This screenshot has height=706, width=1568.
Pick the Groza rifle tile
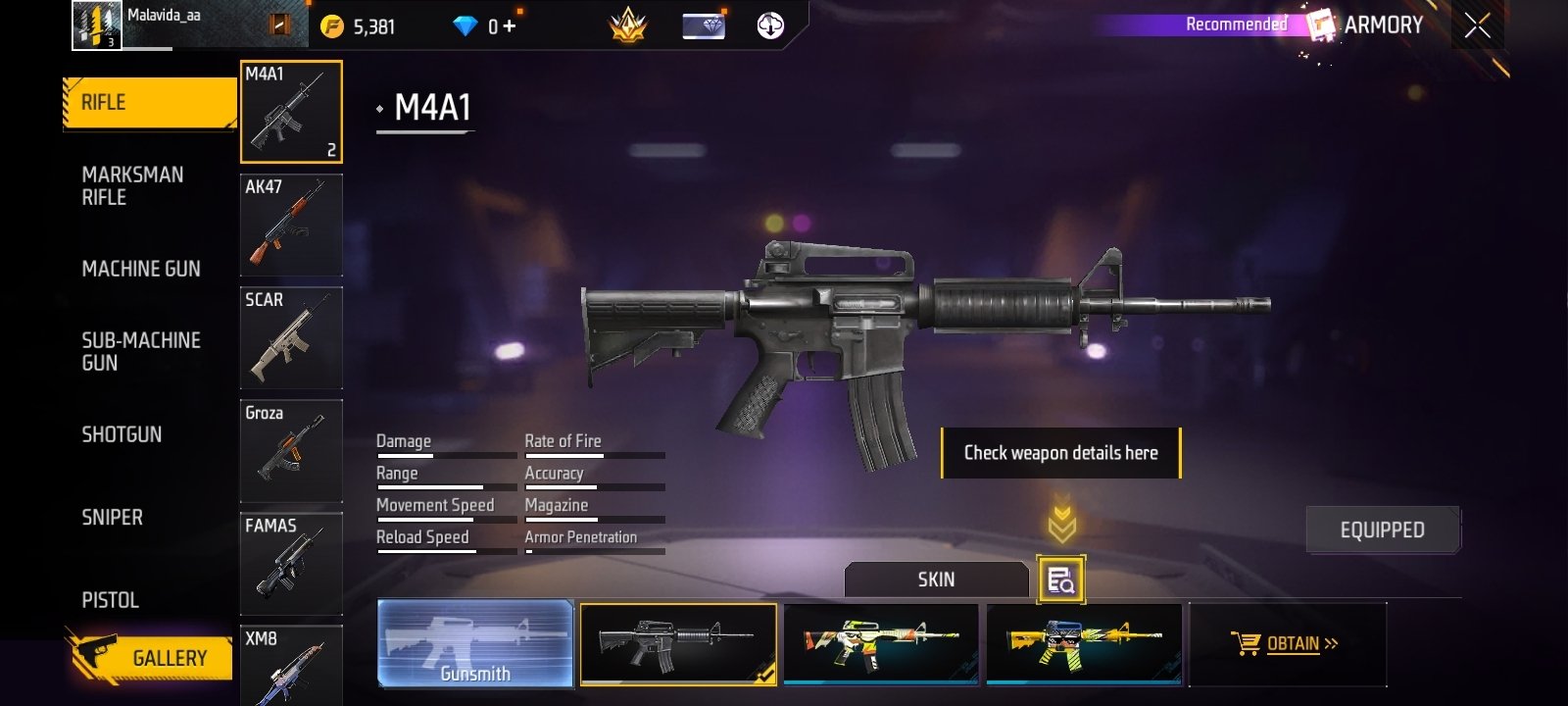(x=291, y=450)
